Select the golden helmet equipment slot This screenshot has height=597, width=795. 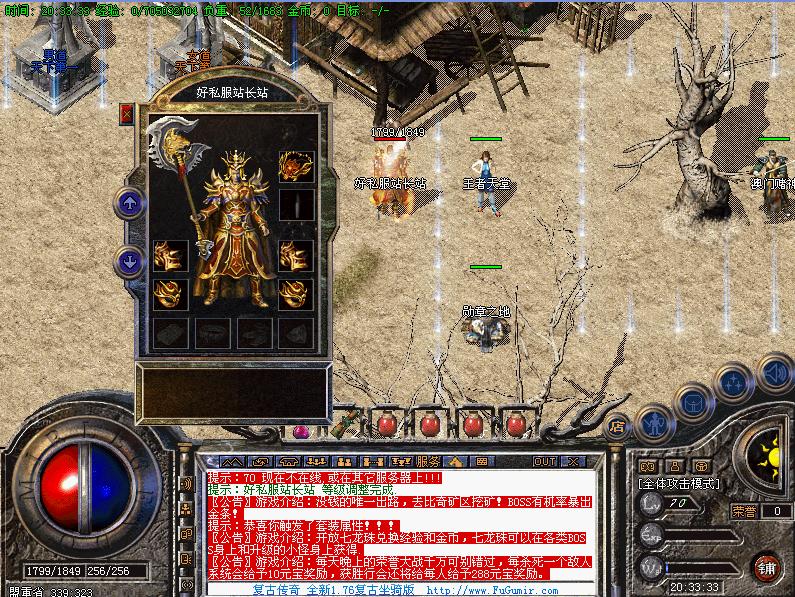pyautogui.click(x=296, y=164)
